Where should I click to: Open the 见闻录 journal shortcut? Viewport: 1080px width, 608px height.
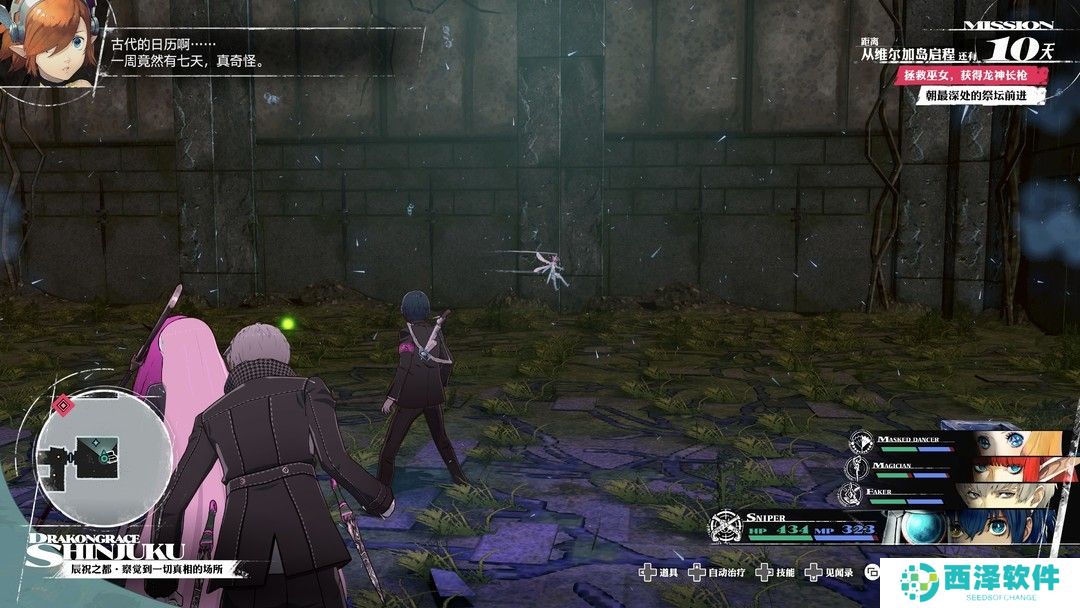point(823,573)
